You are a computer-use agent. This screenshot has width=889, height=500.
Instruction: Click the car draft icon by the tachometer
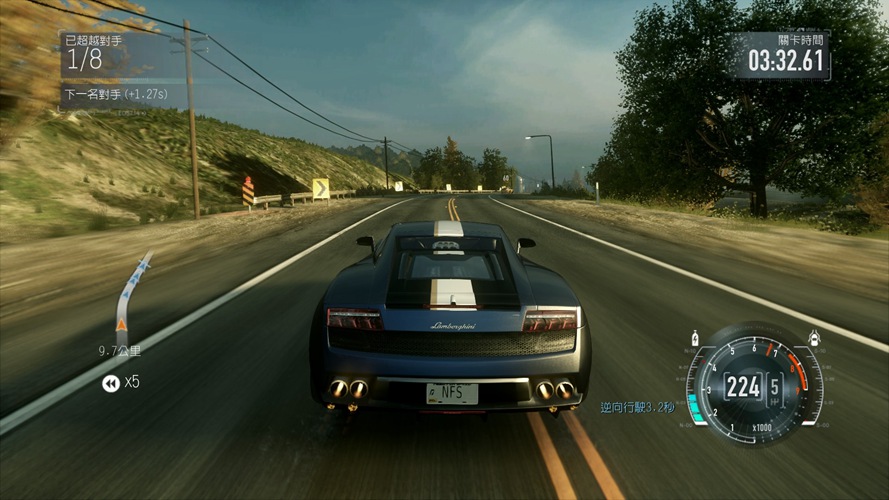coord(815,338)
